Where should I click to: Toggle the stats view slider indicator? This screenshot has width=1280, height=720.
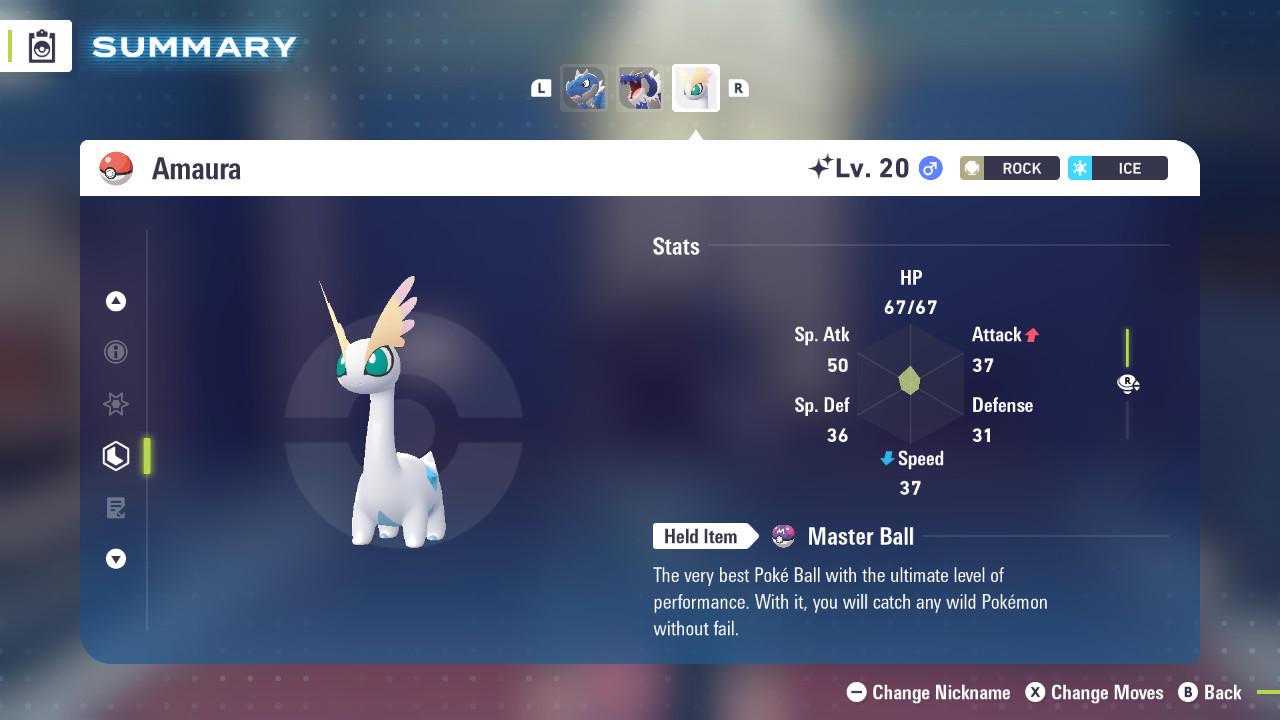(x=1128, y=383)
